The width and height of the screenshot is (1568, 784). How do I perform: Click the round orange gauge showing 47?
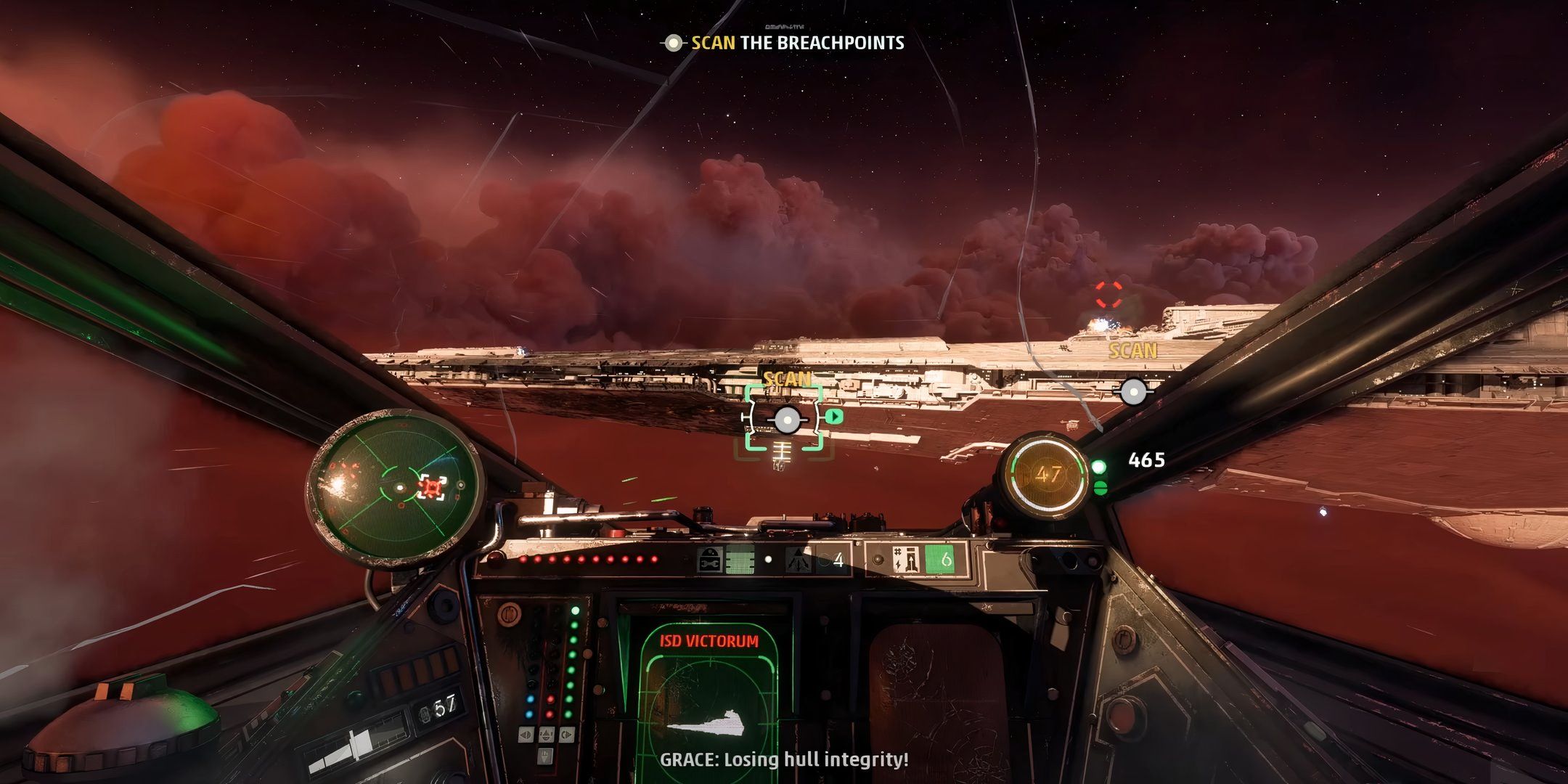pyautogui.click(x=1047, y=475)
